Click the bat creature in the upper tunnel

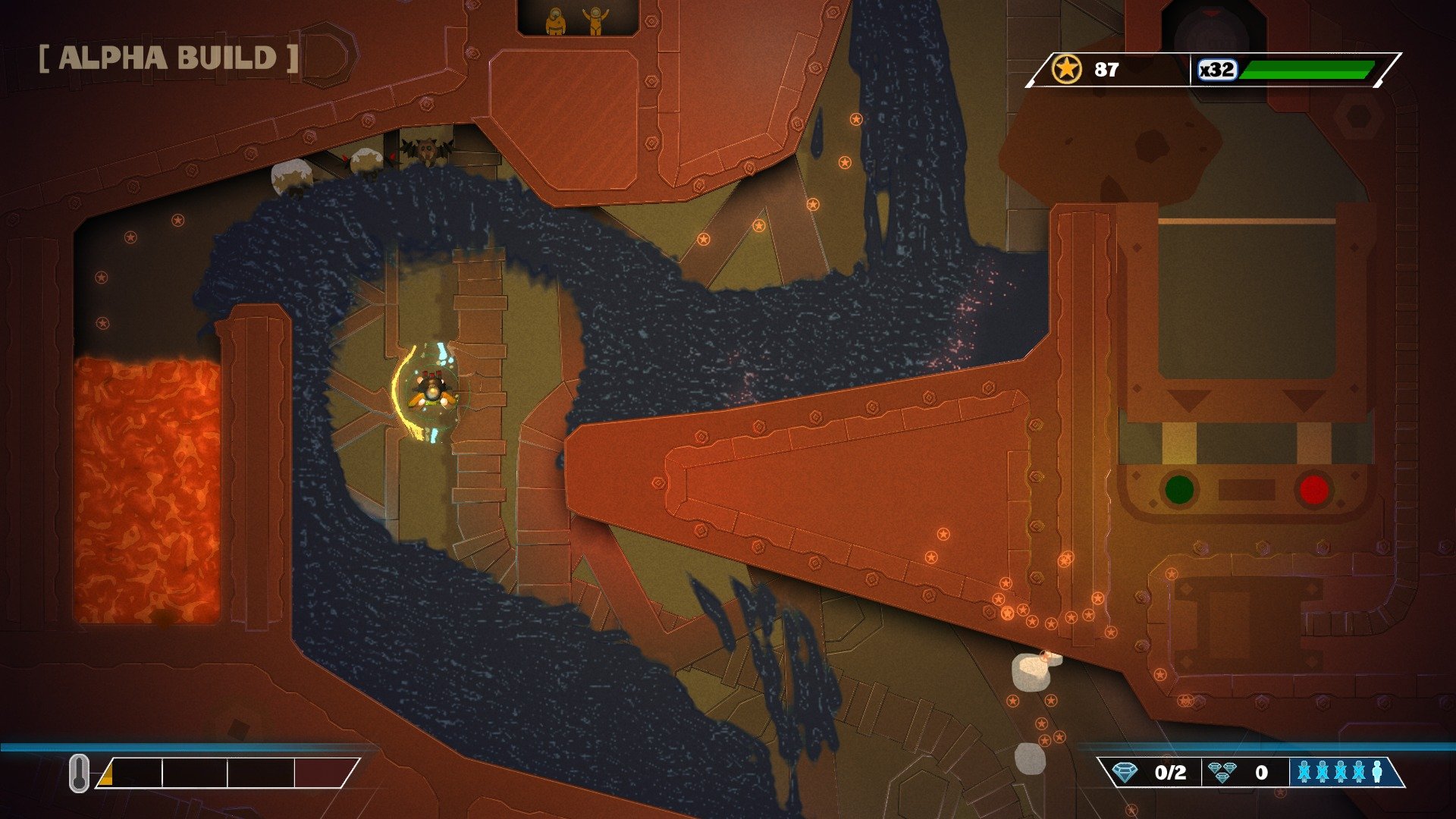pyautogui.click(x=427, y=149)
